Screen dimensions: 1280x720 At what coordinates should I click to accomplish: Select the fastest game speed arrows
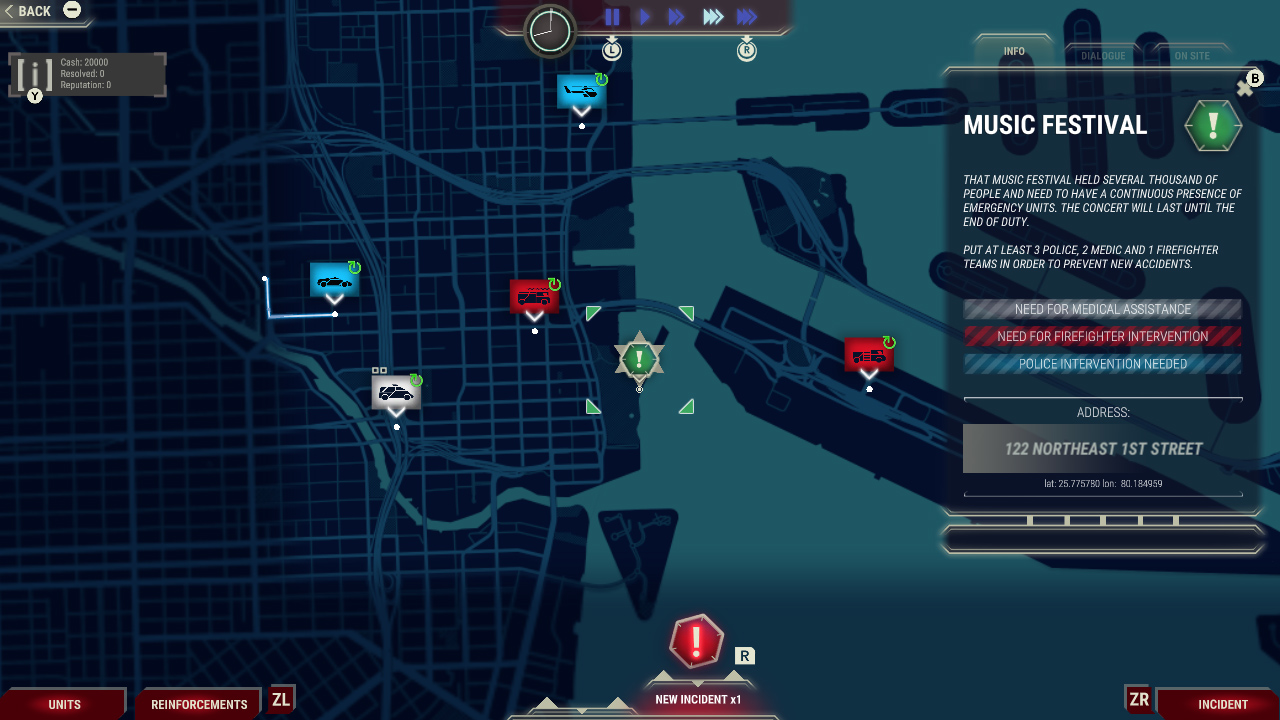click(745, 16)
